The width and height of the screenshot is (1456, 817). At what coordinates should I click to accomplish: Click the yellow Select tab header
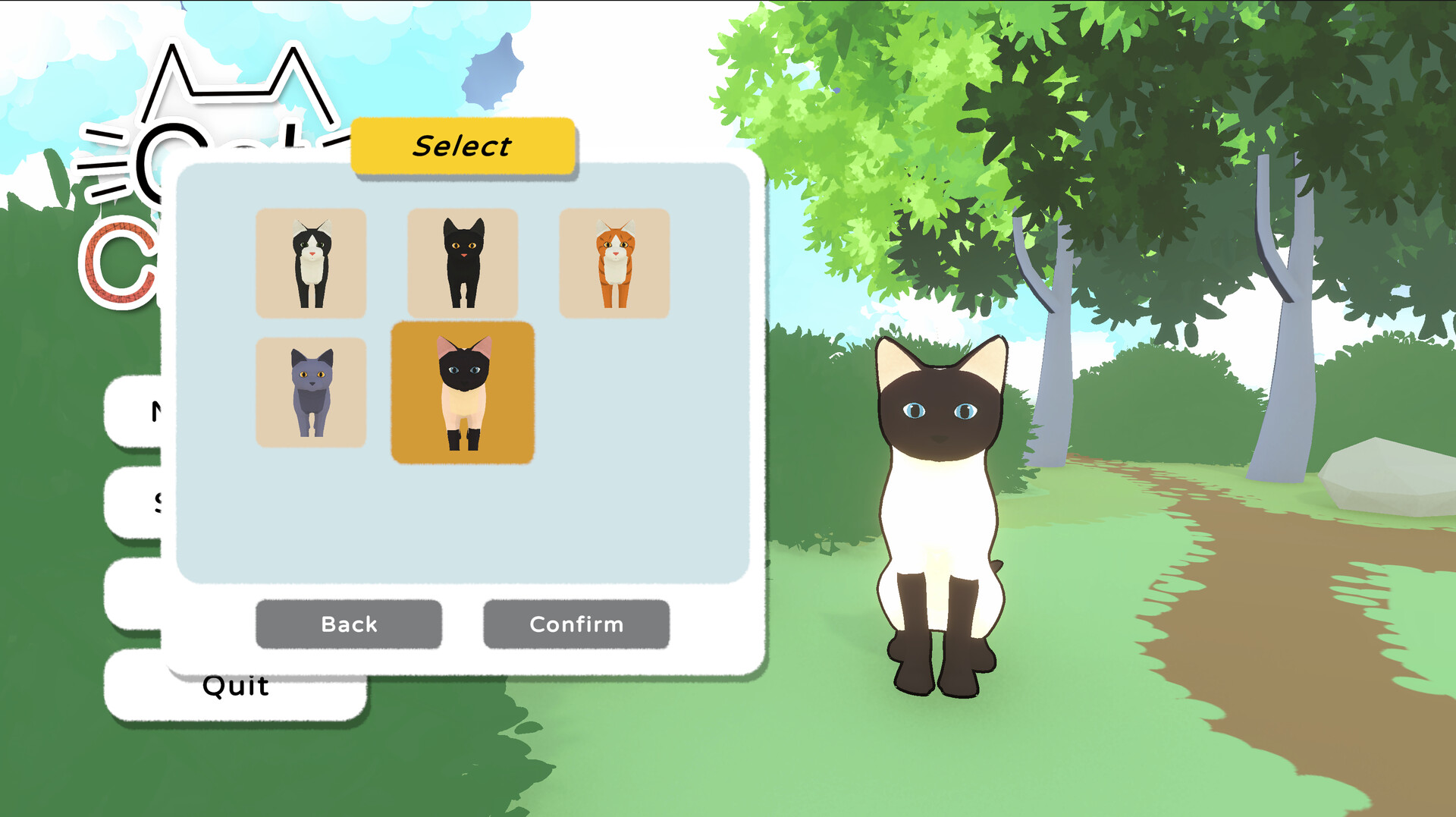pos(463,146)
